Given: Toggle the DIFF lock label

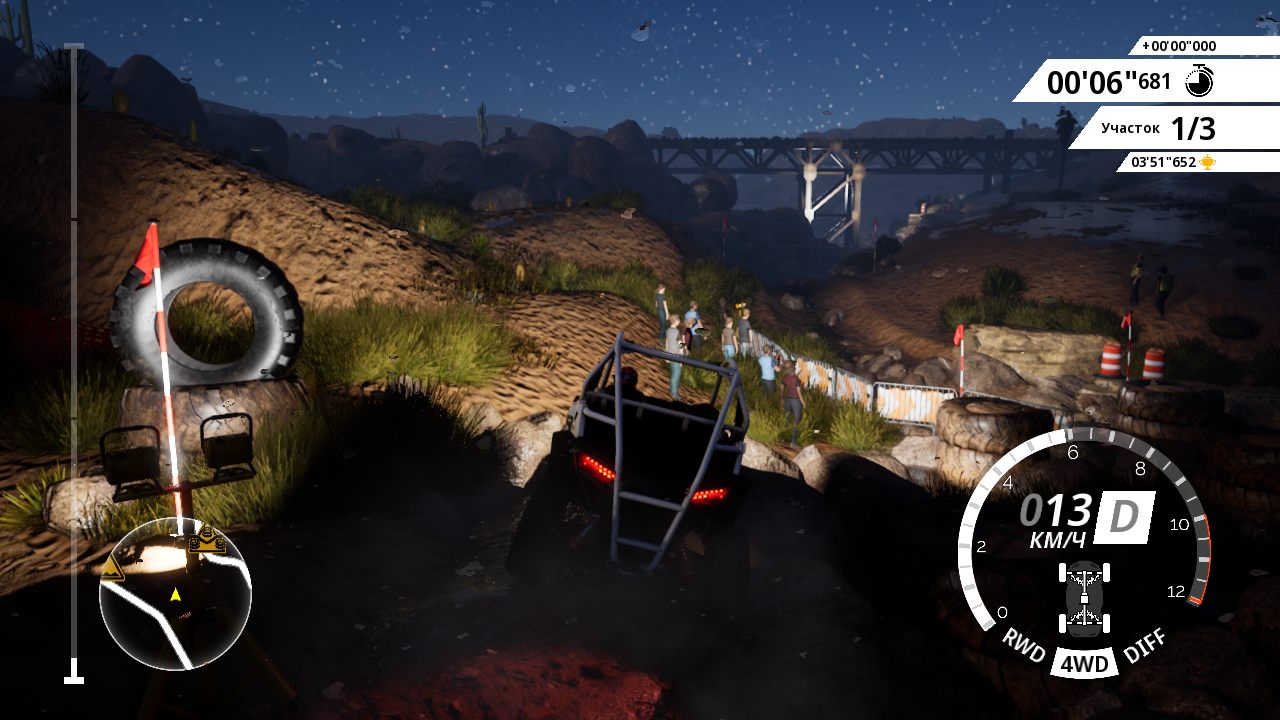Looking at the screenshot, I should (x=1143, y=645).
